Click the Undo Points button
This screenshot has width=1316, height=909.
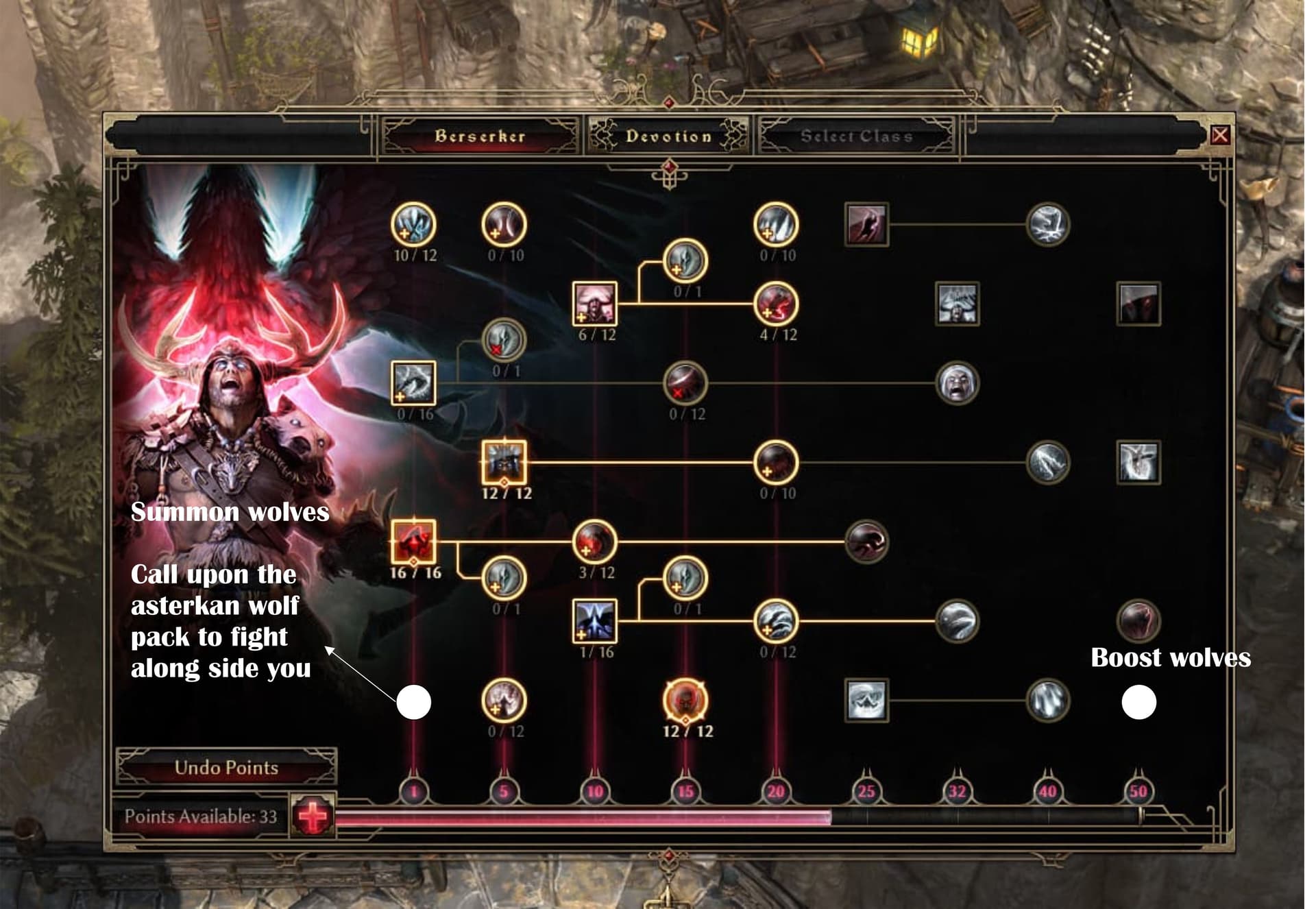226,767
